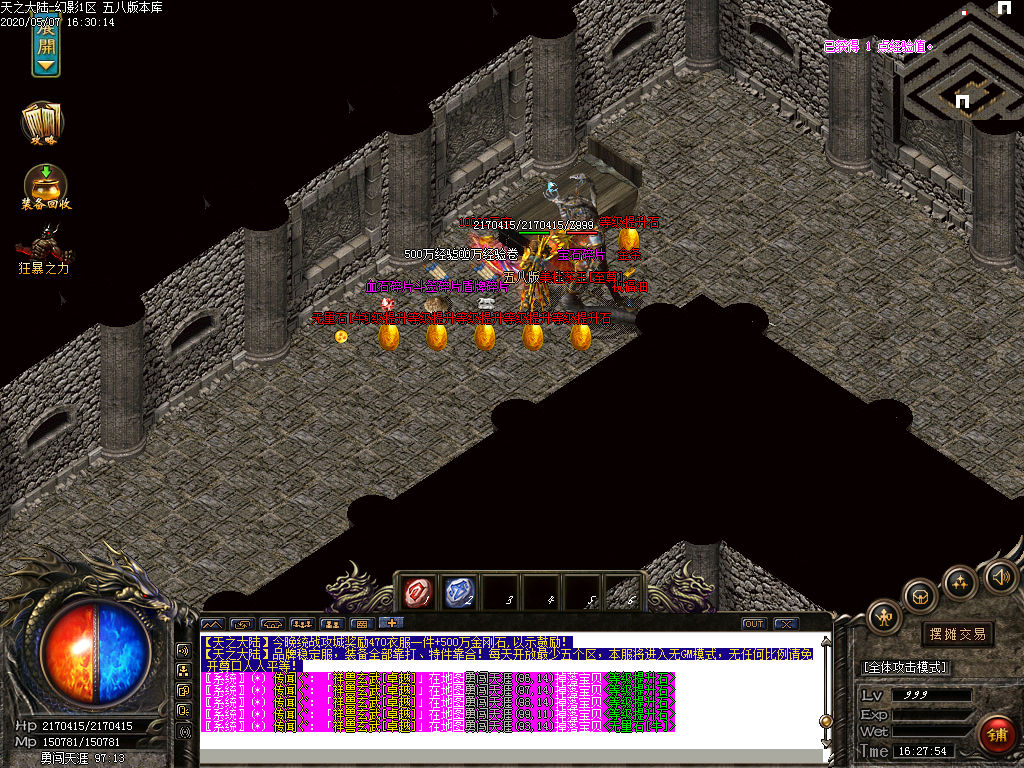
Task: Click the red 铺 shop button
Action: [996, 735]
